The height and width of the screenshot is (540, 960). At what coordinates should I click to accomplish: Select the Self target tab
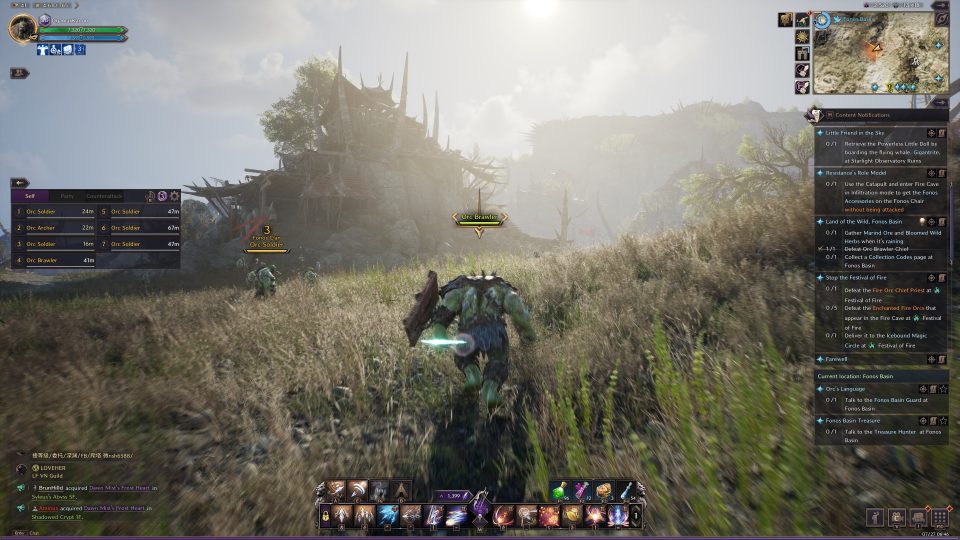(x=30, y=196)
